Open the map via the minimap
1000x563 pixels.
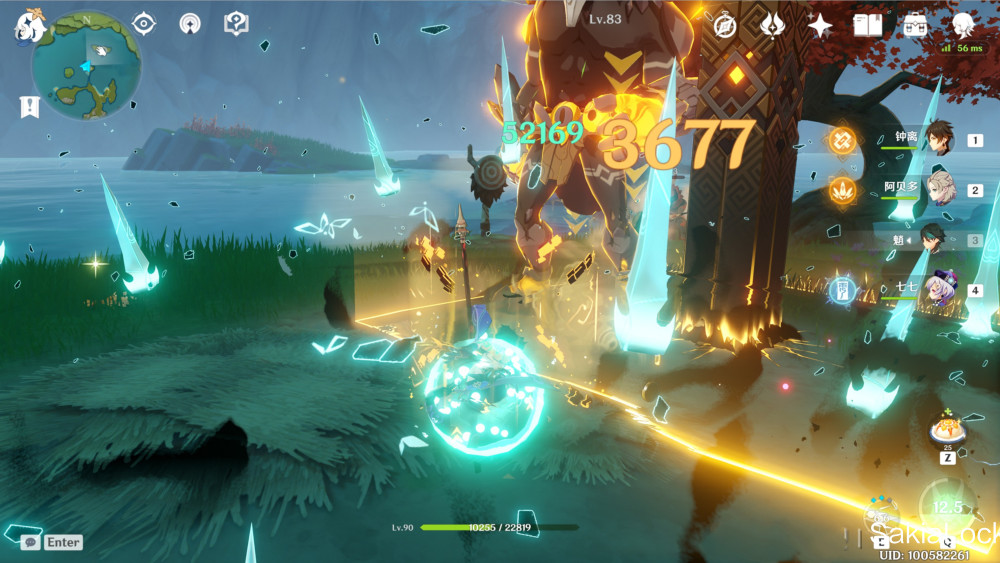[x=85, y=65]
